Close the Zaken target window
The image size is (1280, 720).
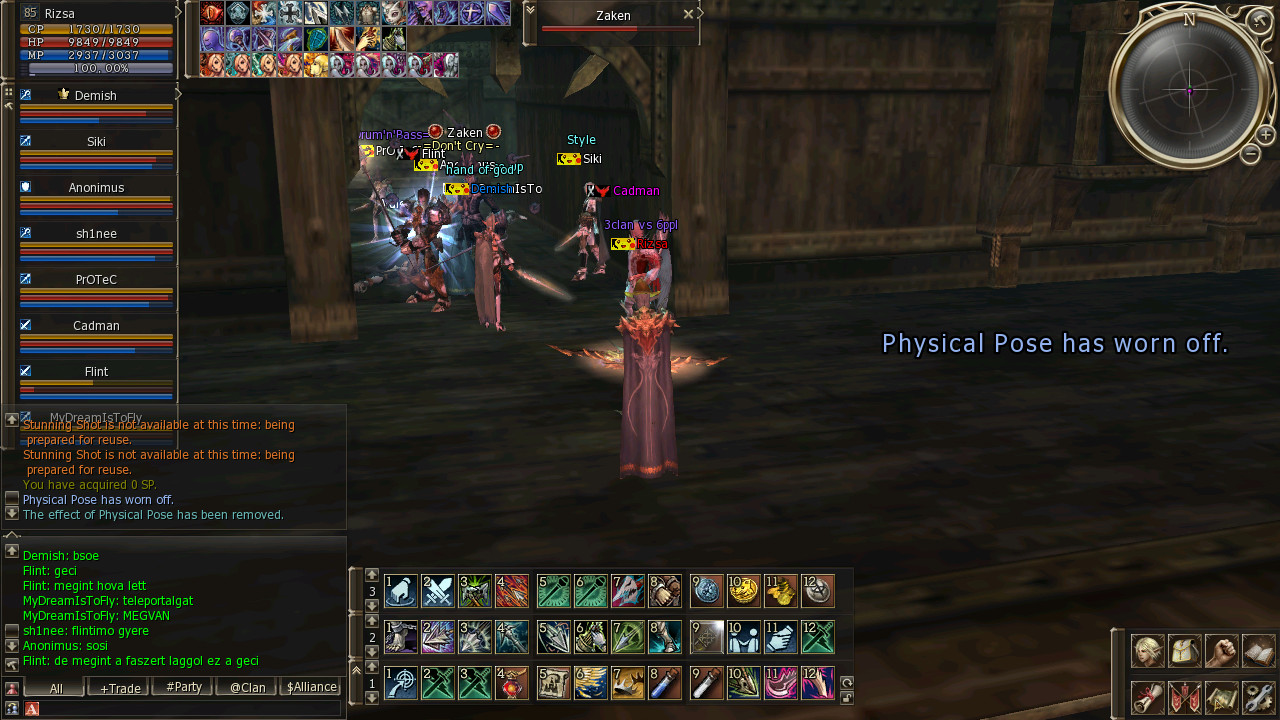coord(688,15)
